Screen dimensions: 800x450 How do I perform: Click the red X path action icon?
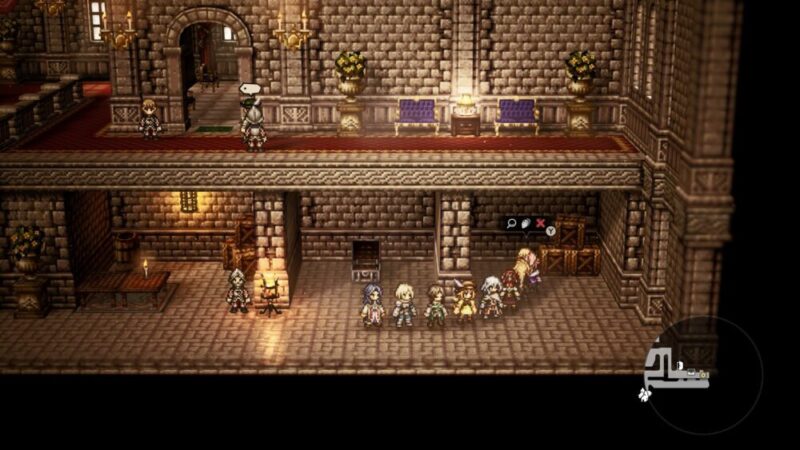(x=541, y=223)
